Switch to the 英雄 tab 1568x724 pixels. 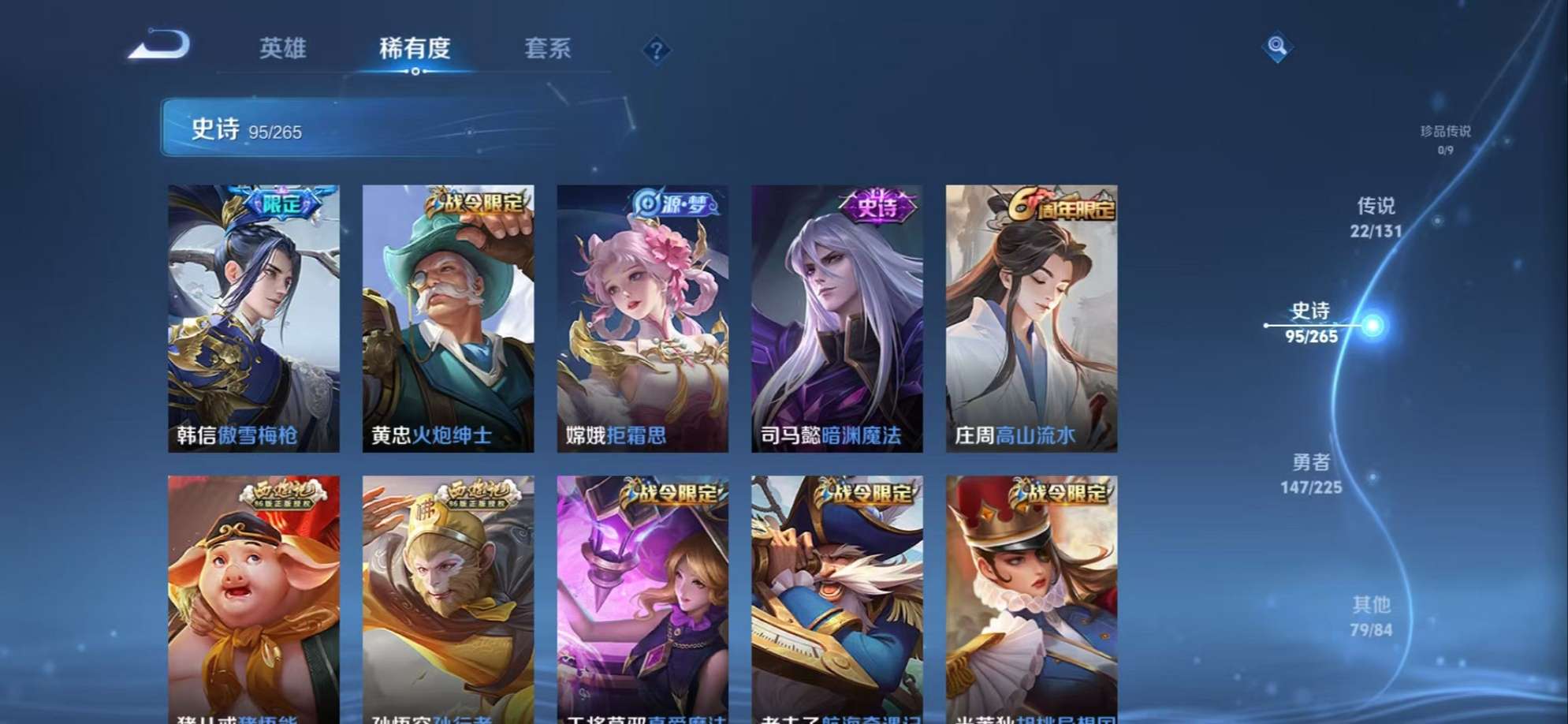click(285, 50)
